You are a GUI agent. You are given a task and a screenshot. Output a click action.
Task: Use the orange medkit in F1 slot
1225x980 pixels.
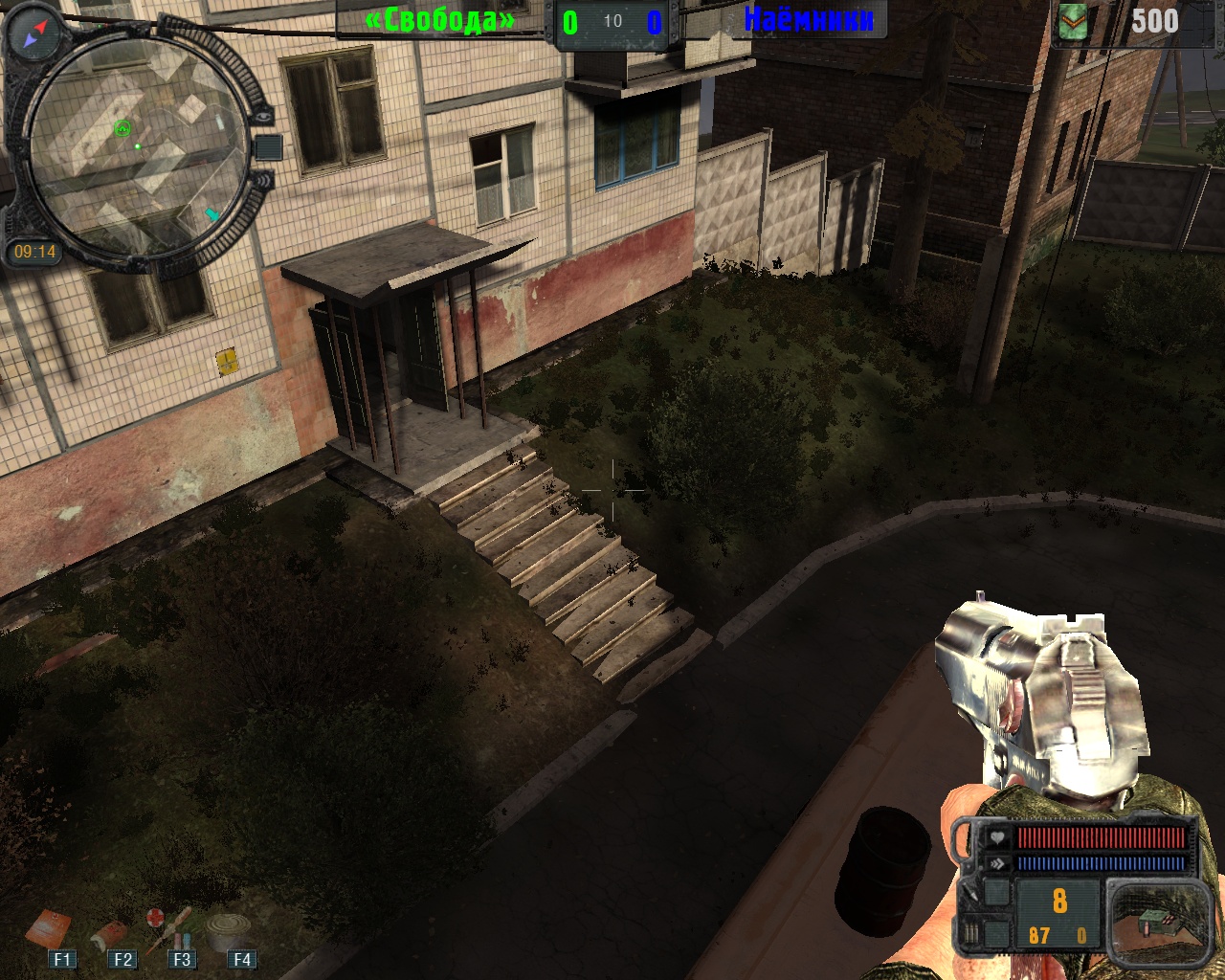coord(48,929)
